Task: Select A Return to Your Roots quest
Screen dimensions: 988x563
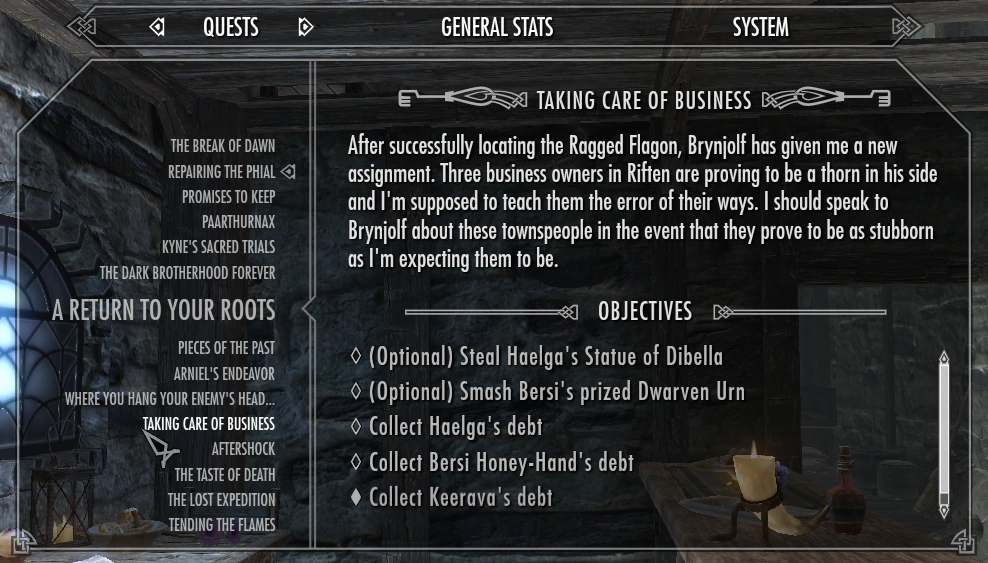Action: pyautogui.click(x=163, y=310)
